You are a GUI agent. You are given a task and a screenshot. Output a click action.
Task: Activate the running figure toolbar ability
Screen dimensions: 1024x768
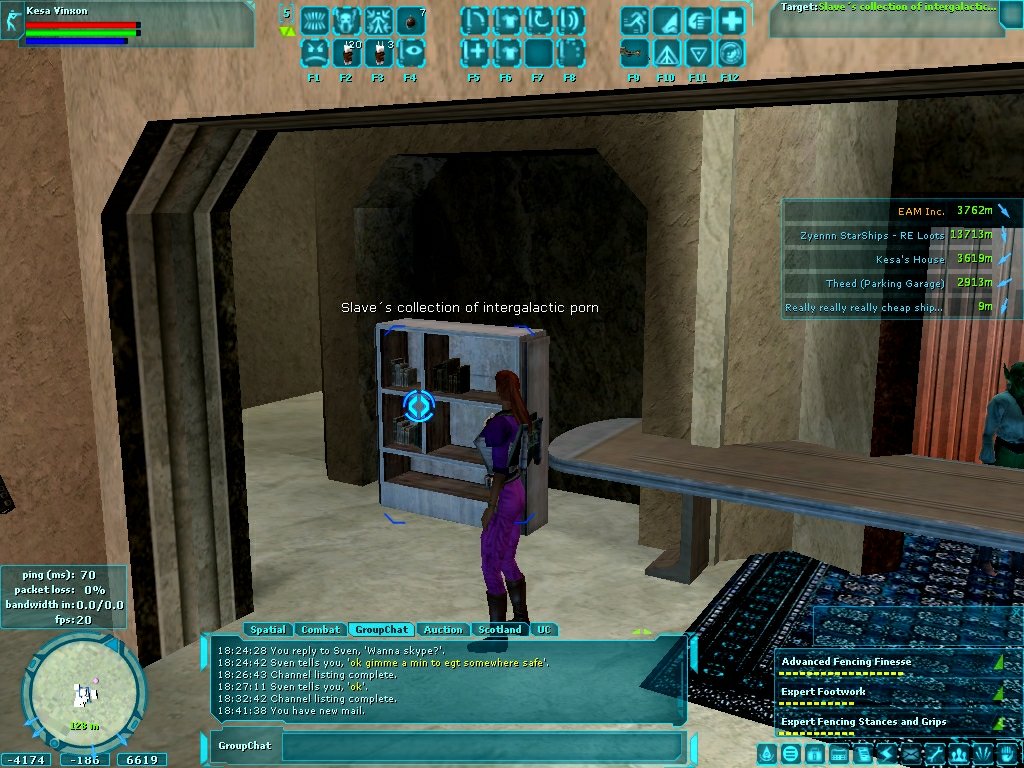tap(634, 20)
